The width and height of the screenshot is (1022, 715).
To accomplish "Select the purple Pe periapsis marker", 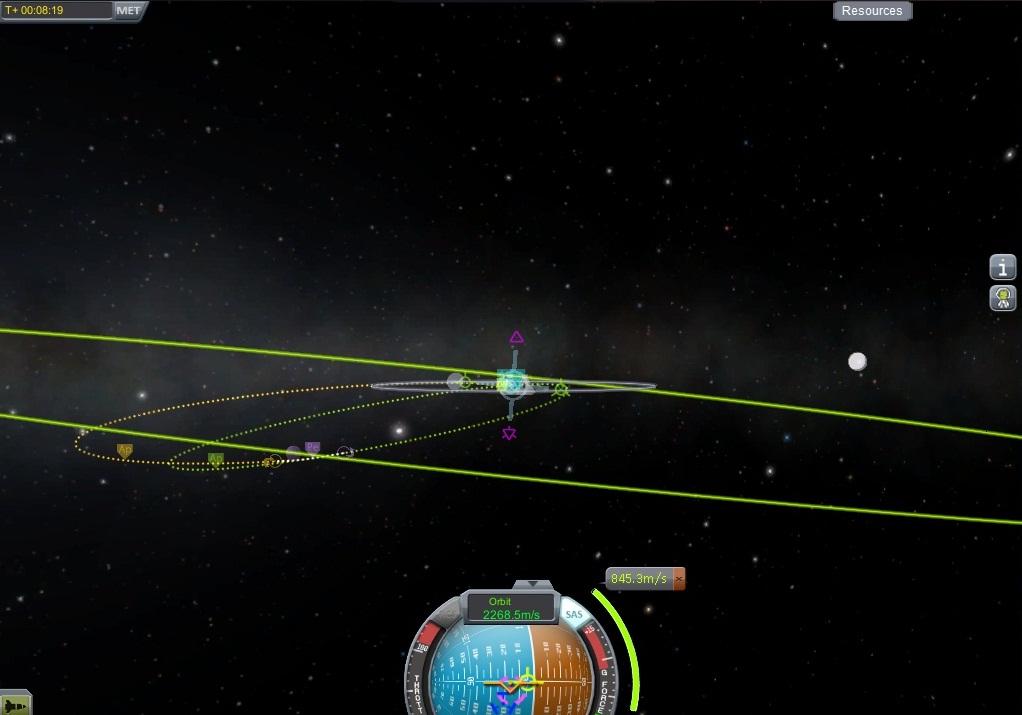I will pos(312,447).
